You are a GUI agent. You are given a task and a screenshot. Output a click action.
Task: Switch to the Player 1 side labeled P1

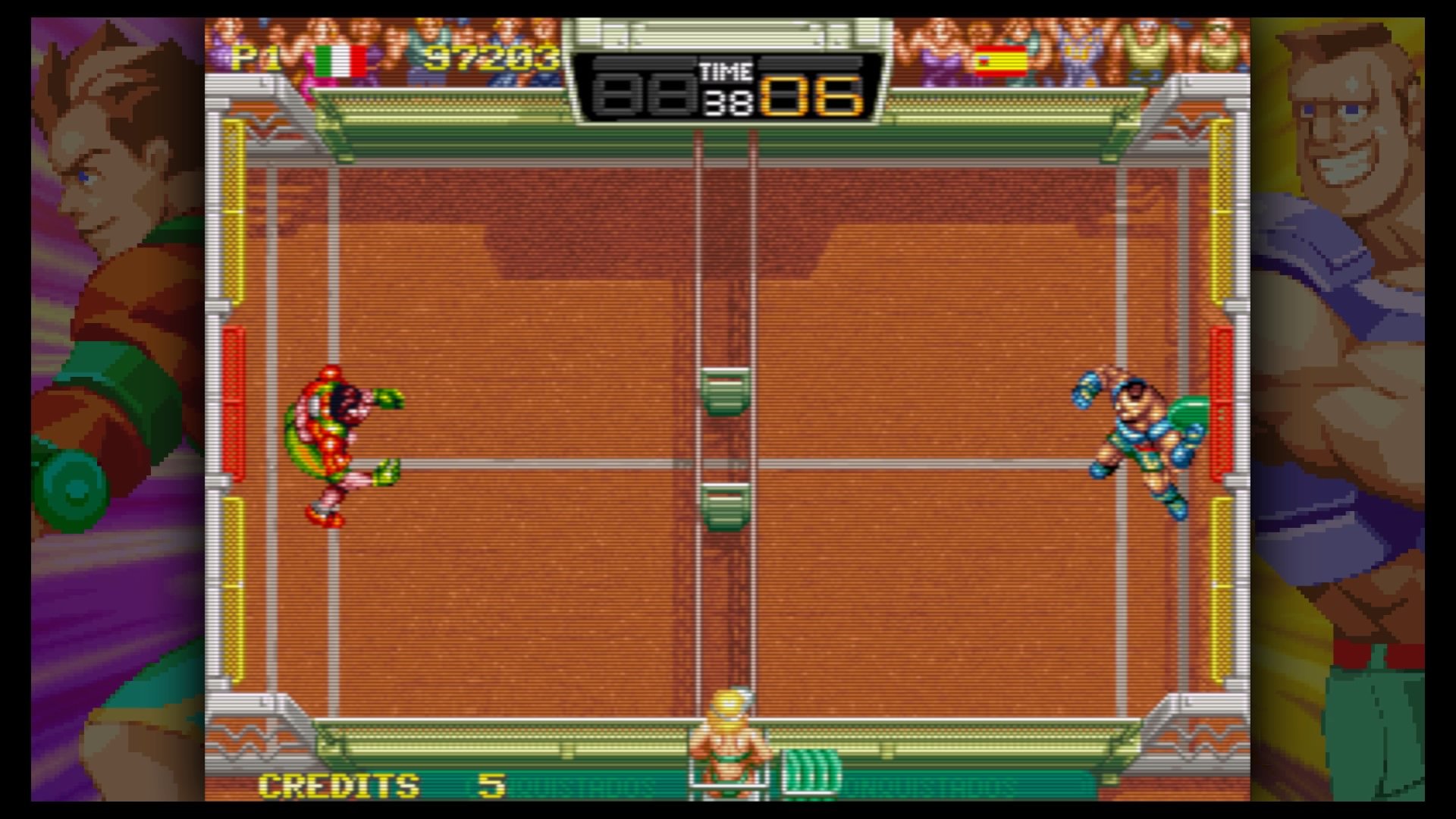coord(253,58)
